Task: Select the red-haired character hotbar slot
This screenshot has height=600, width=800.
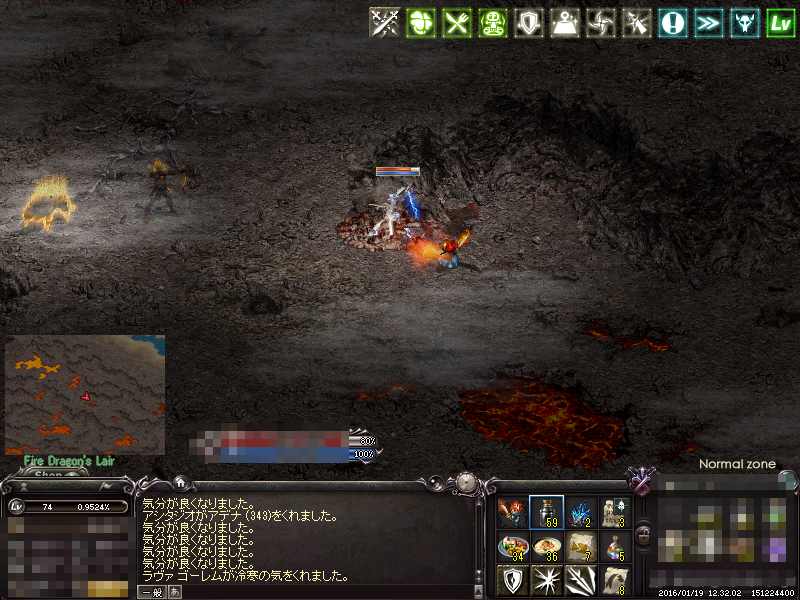Action: tap(512, 513)
